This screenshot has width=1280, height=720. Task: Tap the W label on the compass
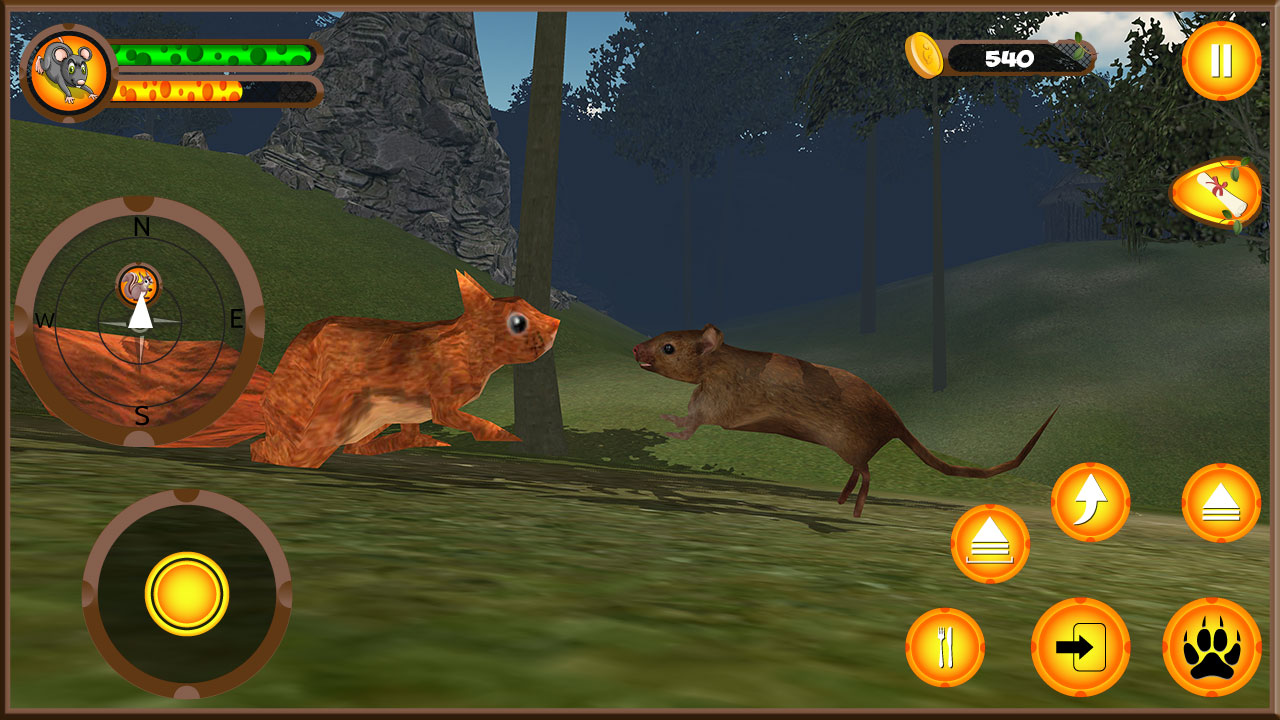coord(44,320)
